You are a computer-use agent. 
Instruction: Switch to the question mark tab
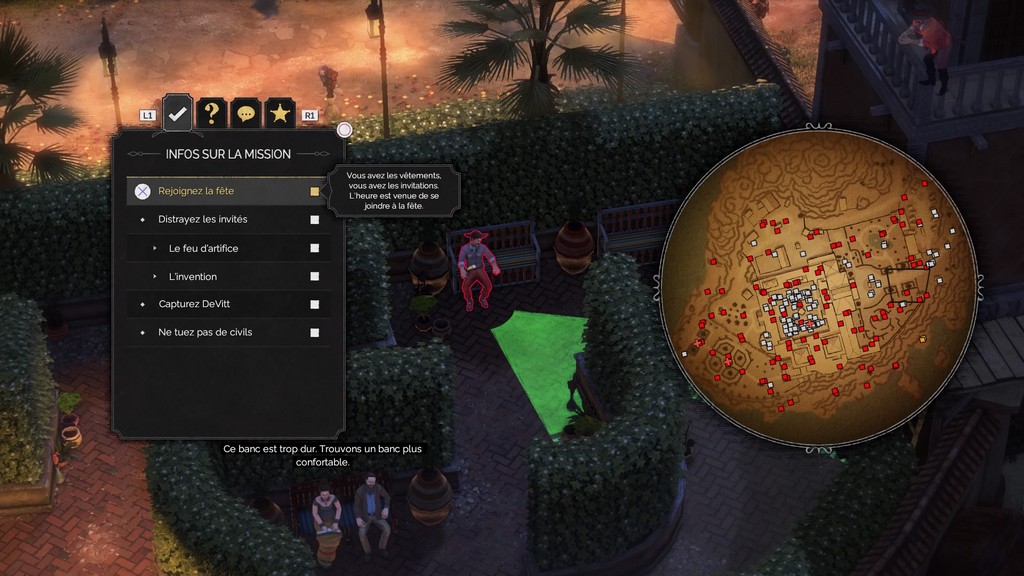[211, 114]
